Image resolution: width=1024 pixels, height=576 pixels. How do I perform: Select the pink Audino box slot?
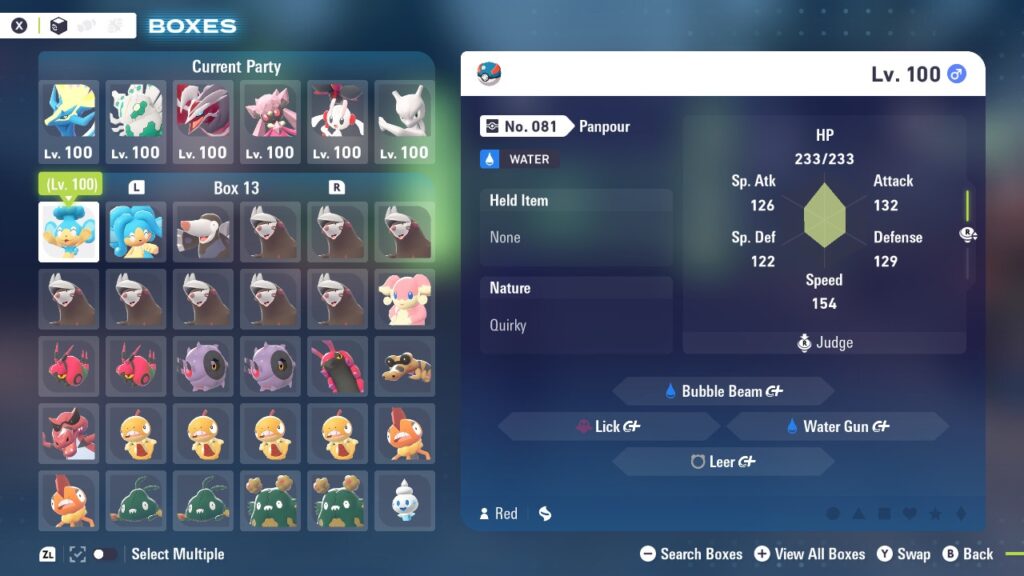coord(404,298)
